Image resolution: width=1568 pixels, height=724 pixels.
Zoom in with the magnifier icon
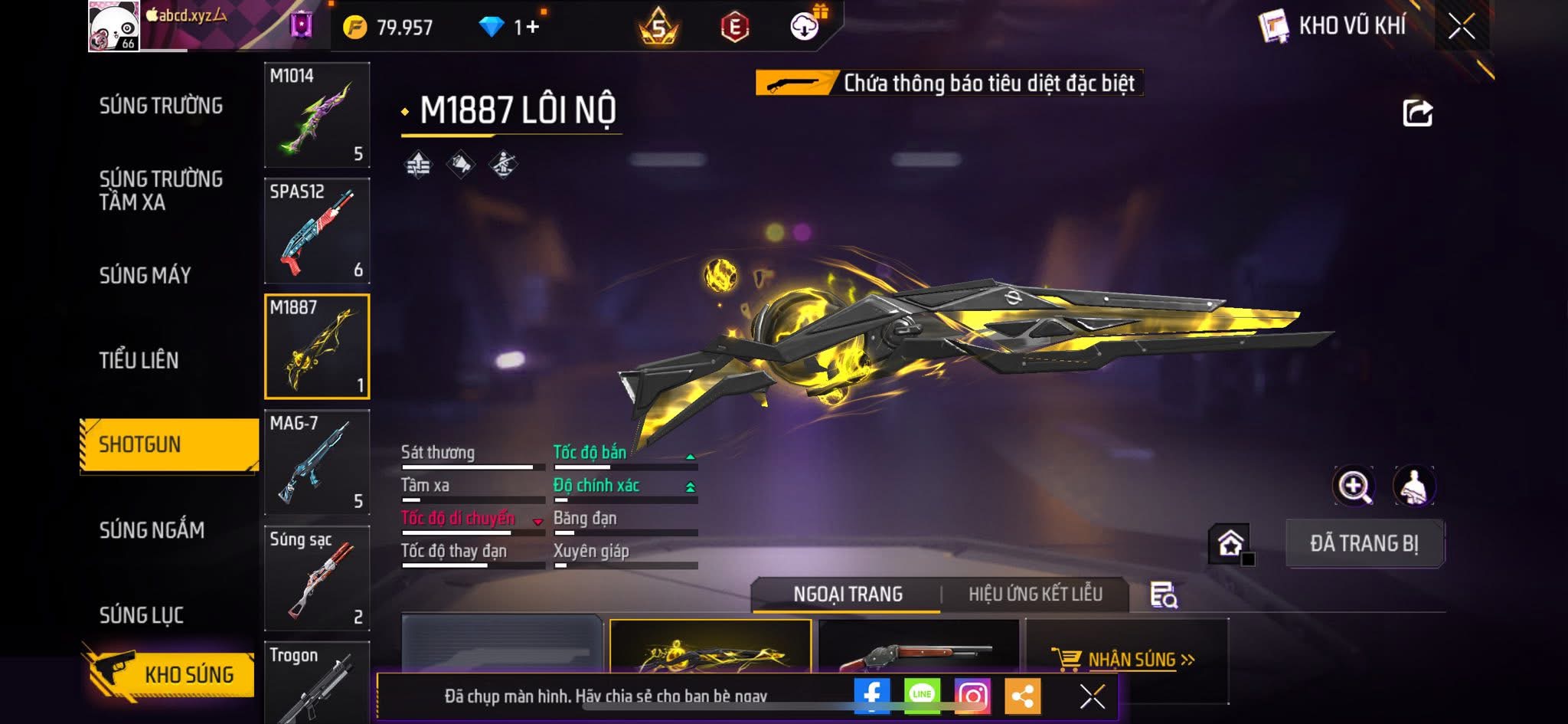tap(1354, 486)
